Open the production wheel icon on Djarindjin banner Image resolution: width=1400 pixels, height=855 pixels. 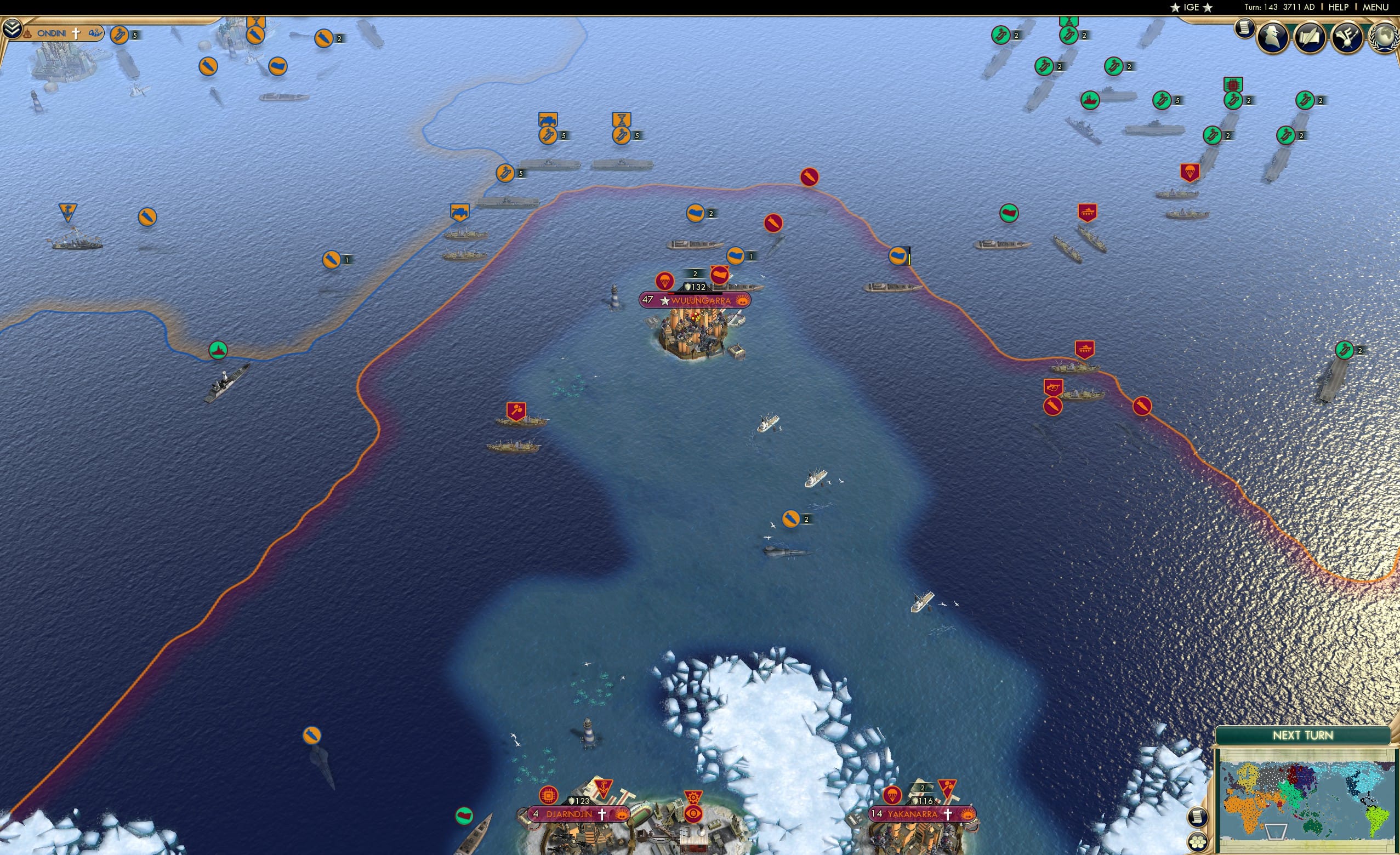(x=693, y=797)
